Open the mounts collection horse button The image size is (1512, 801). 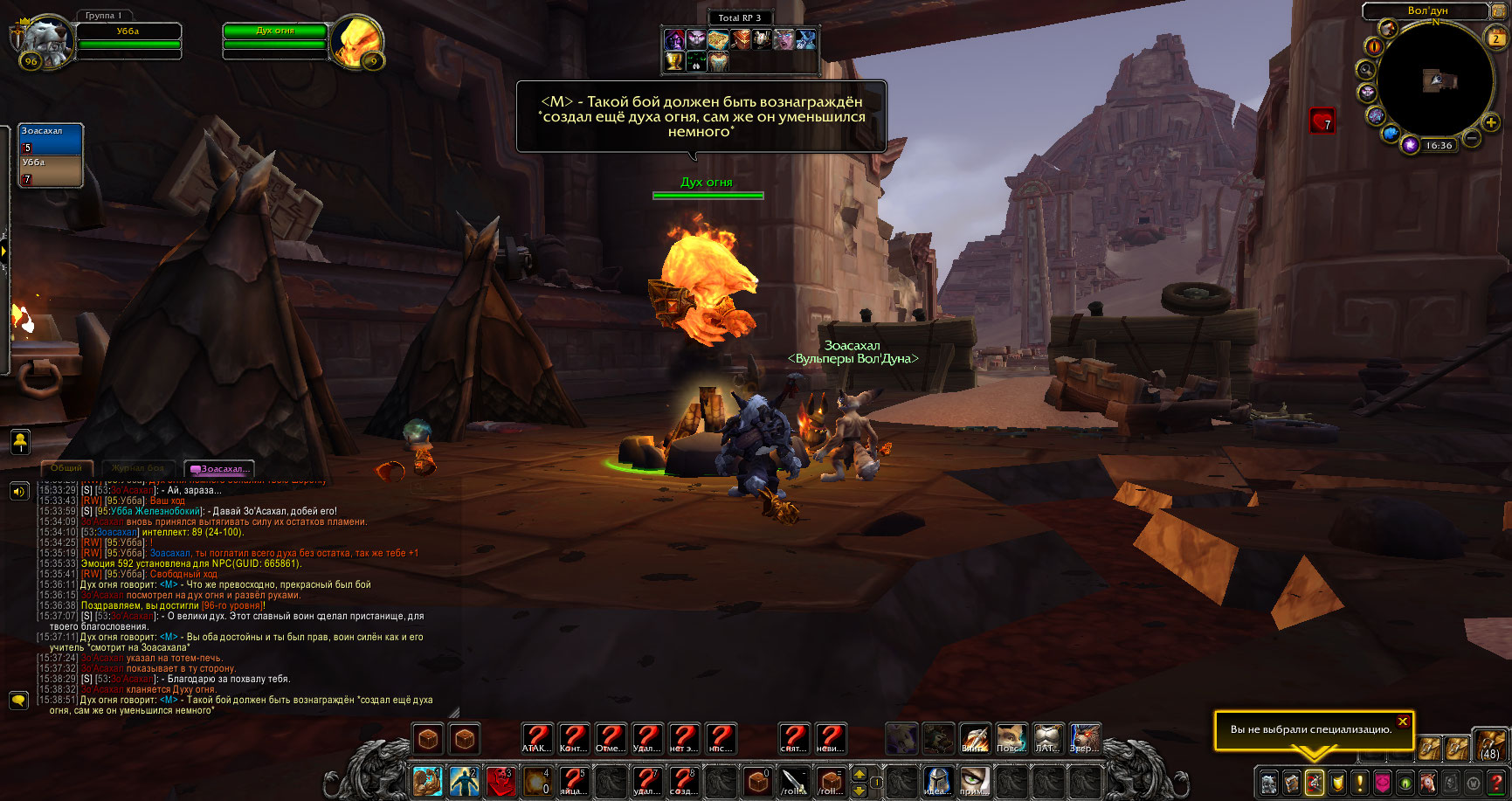point(1427,783)
